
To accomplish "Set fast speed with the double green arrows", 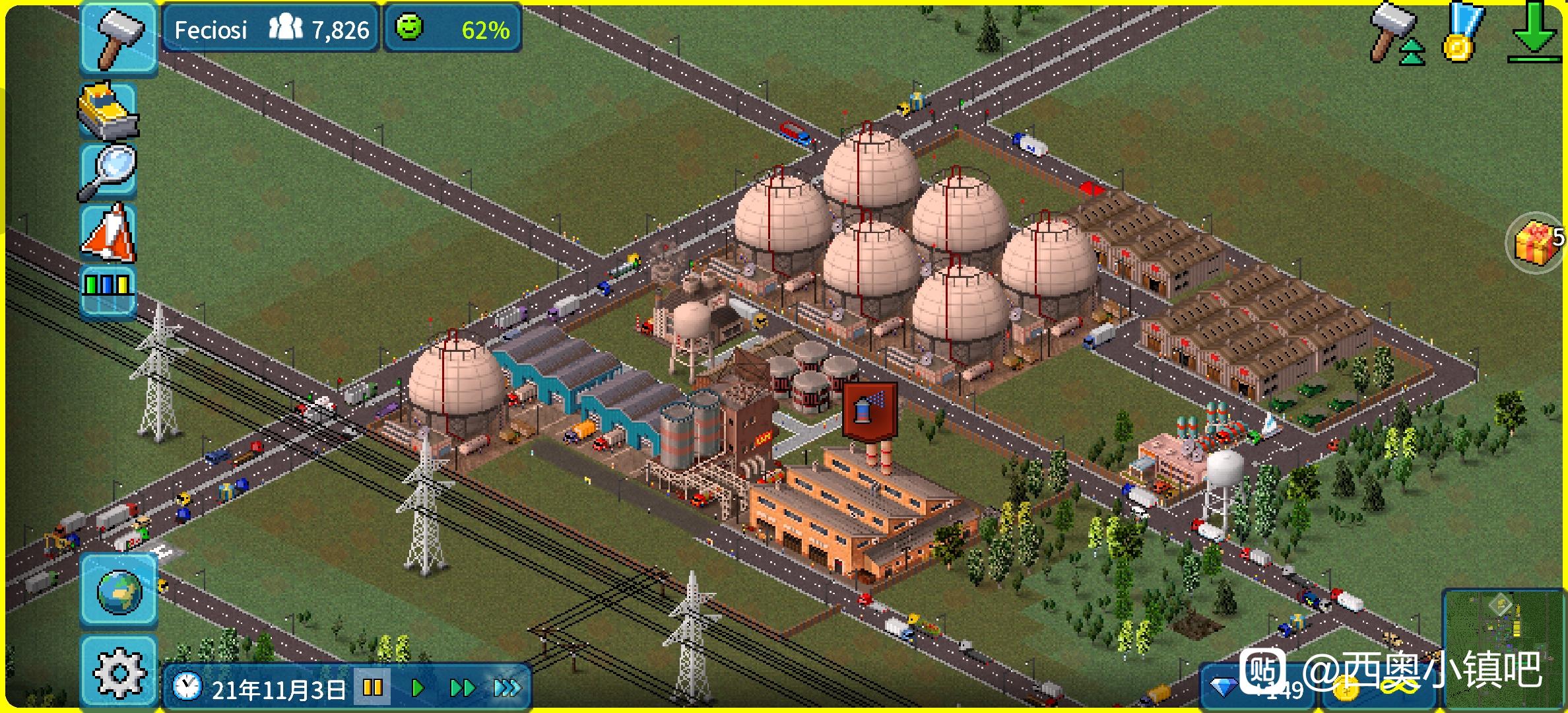I will click(462, 689).
